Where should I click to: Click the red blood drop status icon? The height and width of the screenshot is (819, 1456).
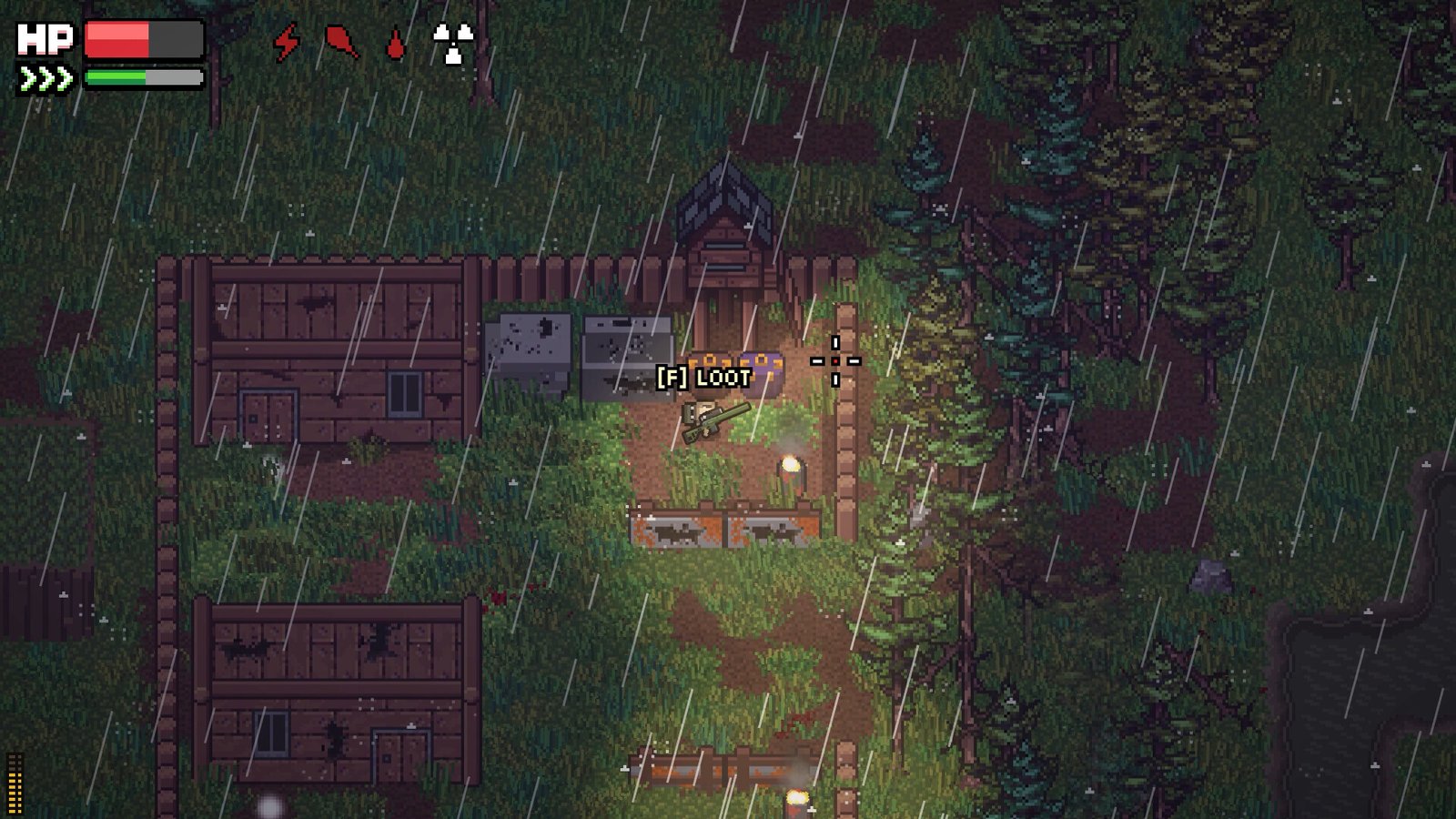tap(395, 44)
